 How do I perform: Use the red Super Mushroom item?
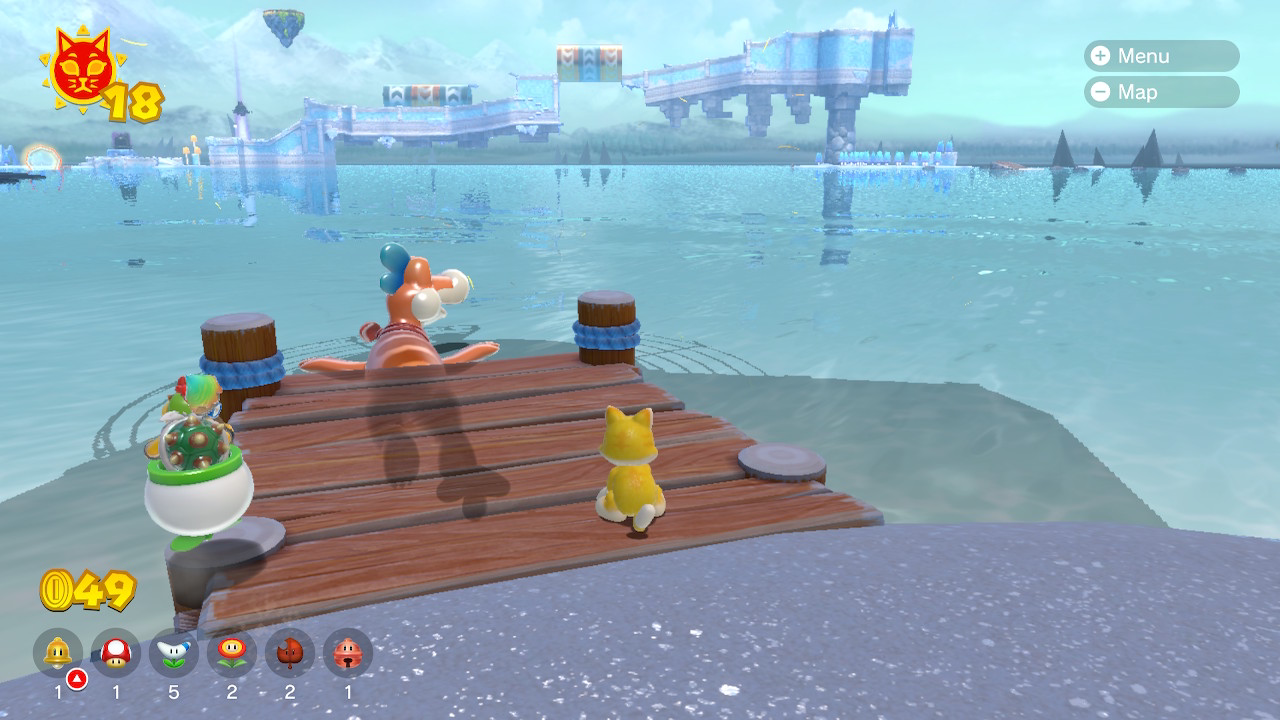pos(116,653)
